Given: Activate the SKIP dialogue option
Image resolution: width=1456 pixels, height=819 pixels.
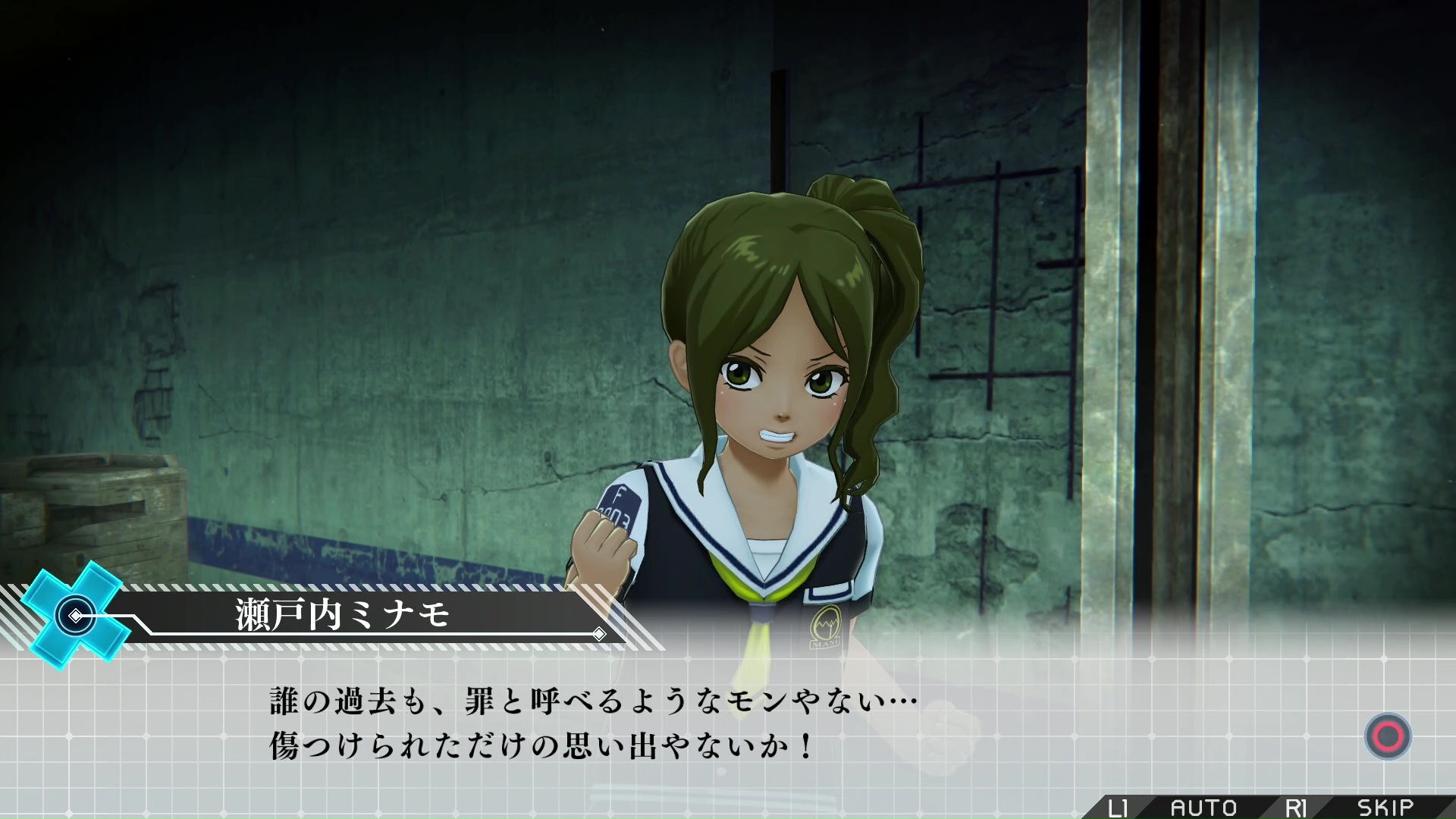Looking at the screenshot, I should pos(1385,808).
